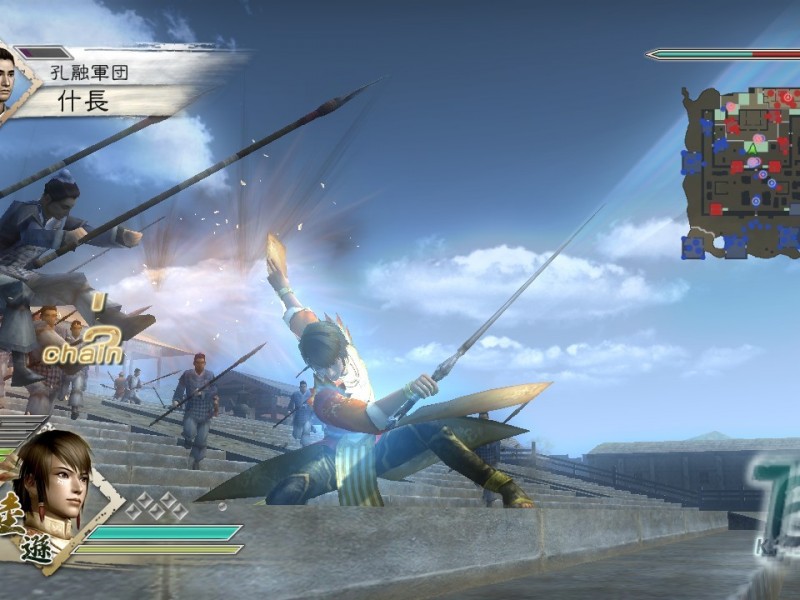Open the battlefield minimap

pos(742,172)
